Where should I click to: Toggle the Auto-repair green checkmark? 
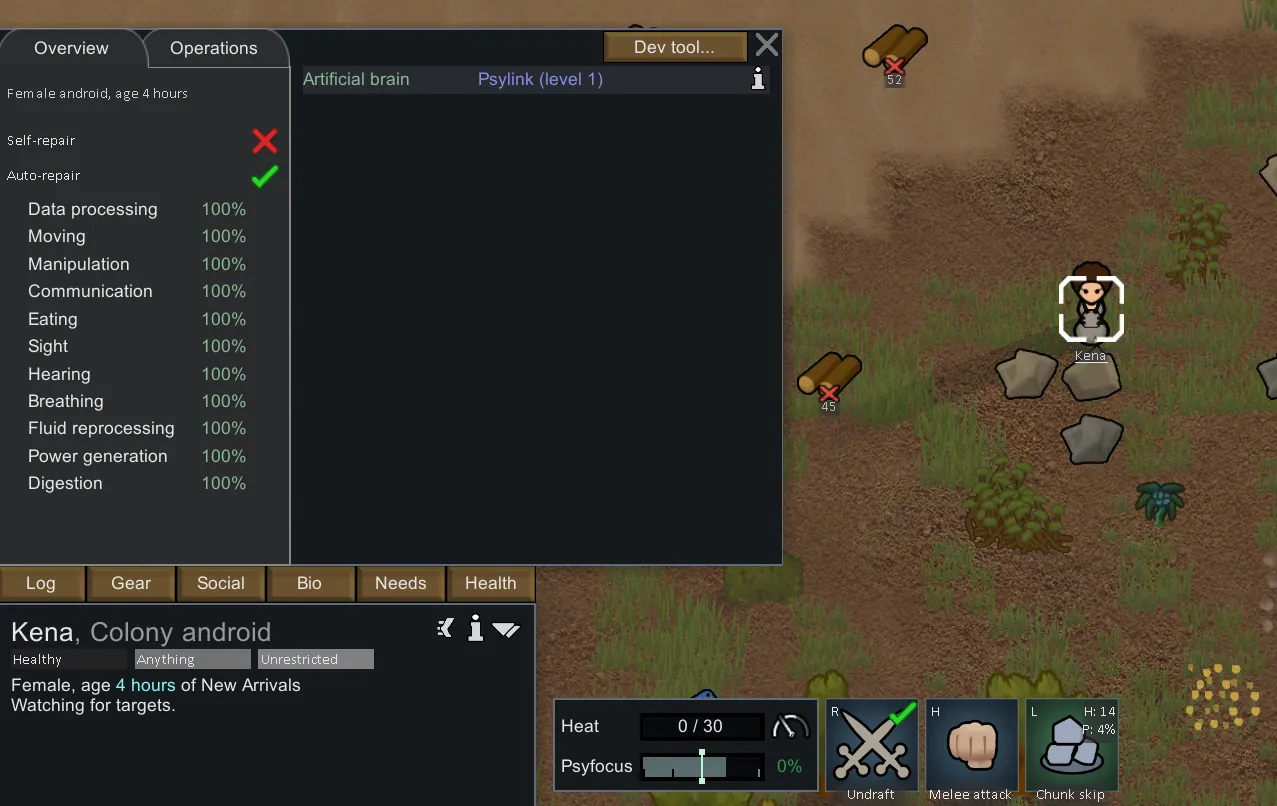264,176
